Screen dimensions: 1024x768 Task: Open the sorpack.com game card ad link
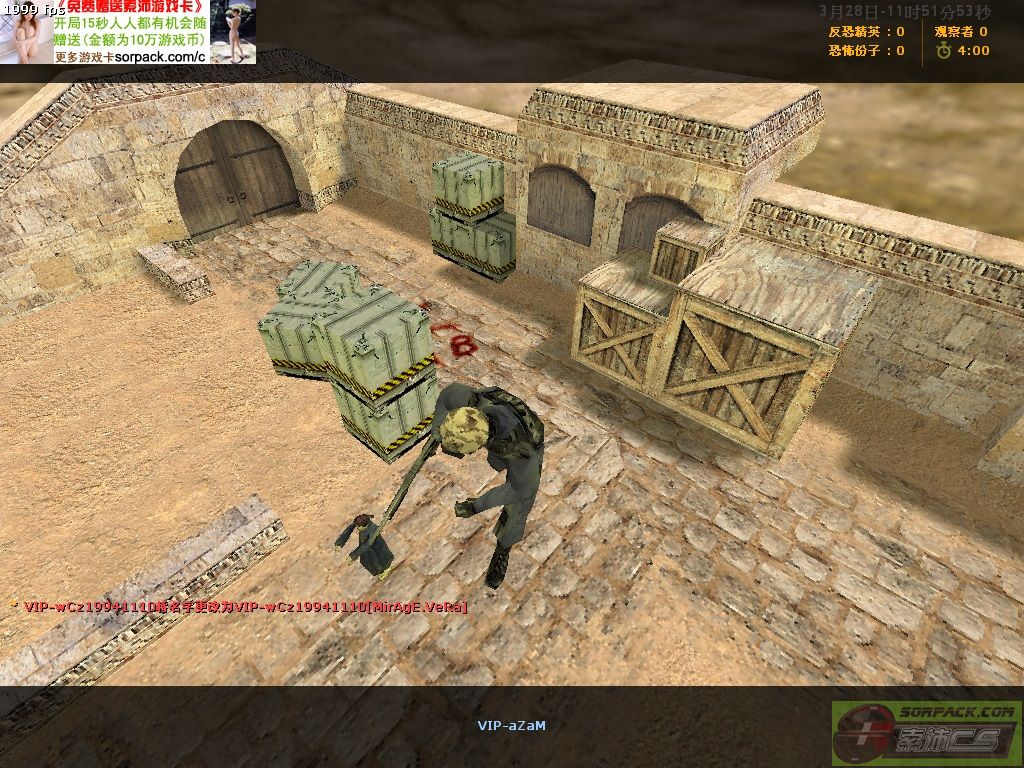click(x=131, y=56)
